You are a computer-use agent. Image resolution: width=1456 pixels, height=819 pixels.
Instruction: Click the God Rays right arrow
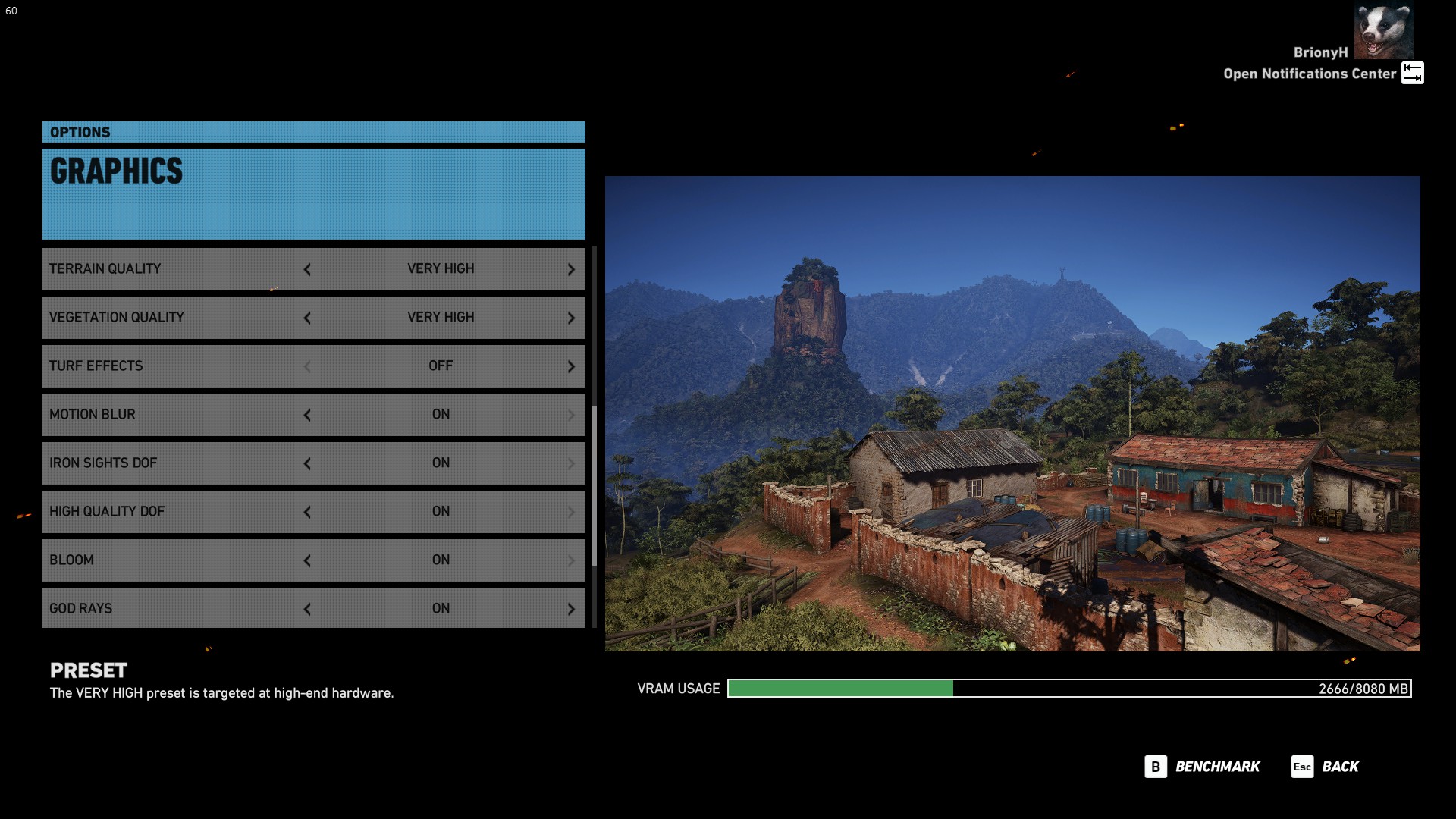tap(571, 609)
